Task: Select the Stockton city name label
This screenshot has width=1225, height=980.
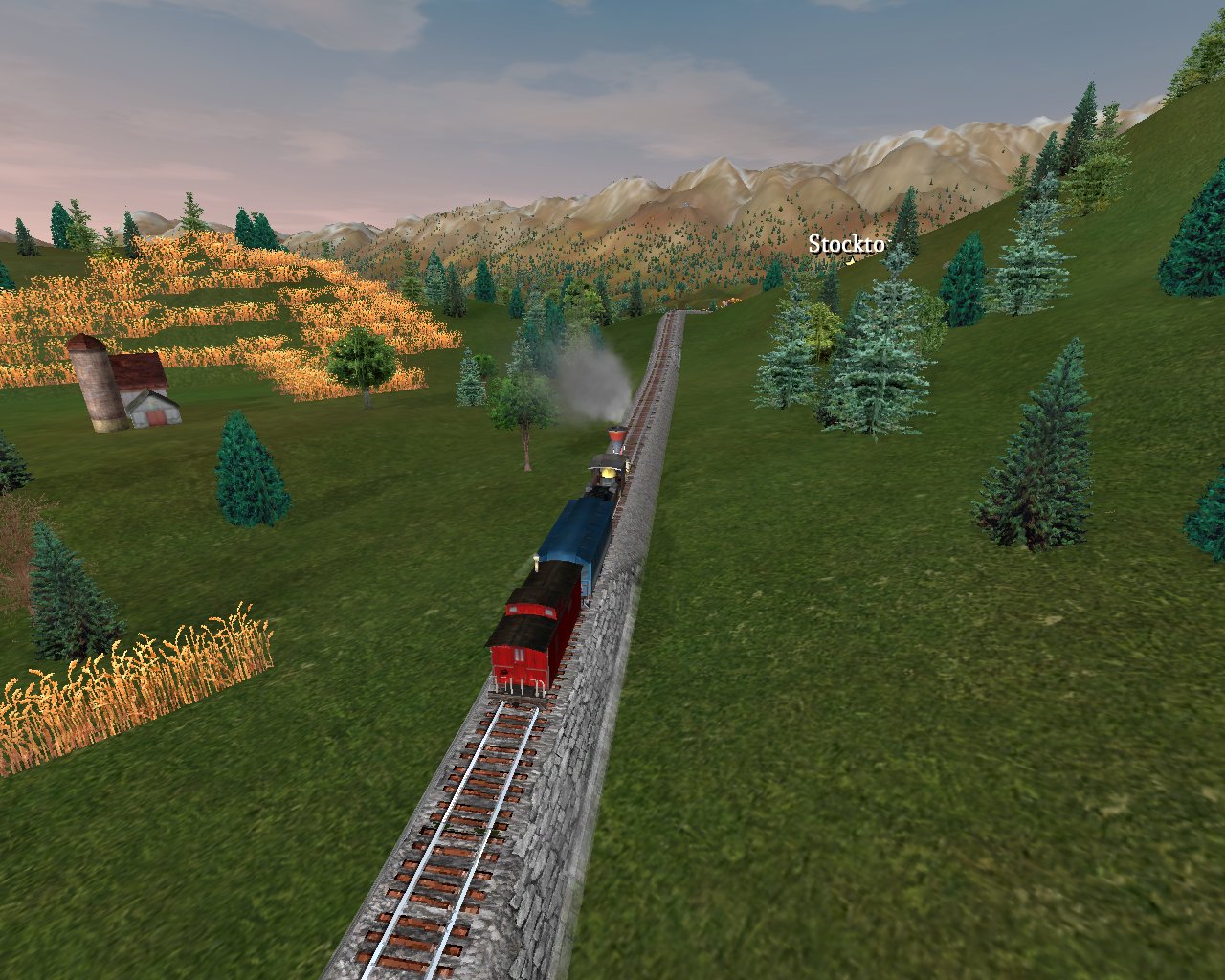Action: (847, 244)
